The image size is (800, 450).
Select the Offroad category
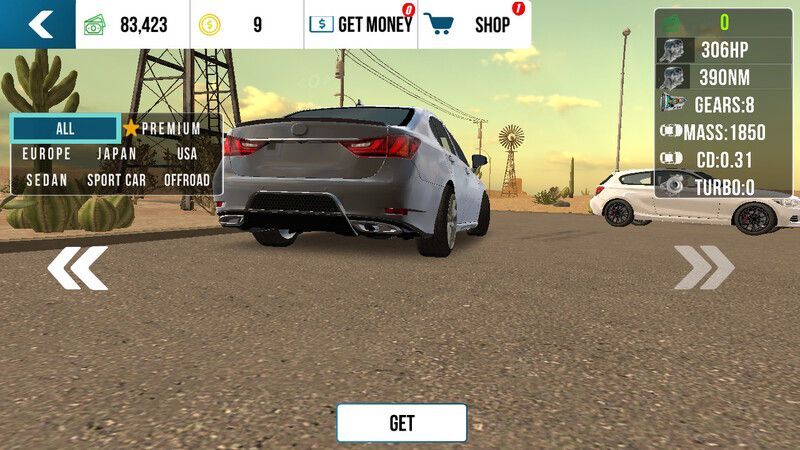(187, 180)
